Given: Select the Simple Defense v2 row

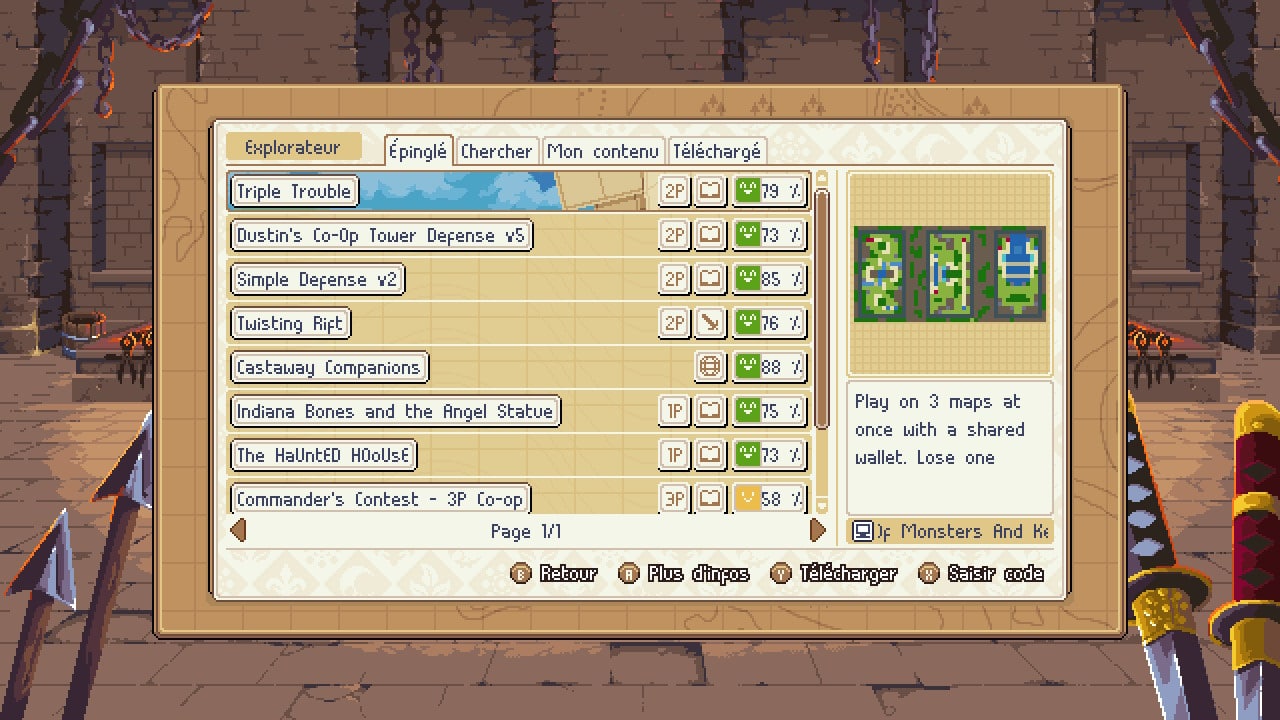Looking at the screenshot, I should (x=317, y=279).
